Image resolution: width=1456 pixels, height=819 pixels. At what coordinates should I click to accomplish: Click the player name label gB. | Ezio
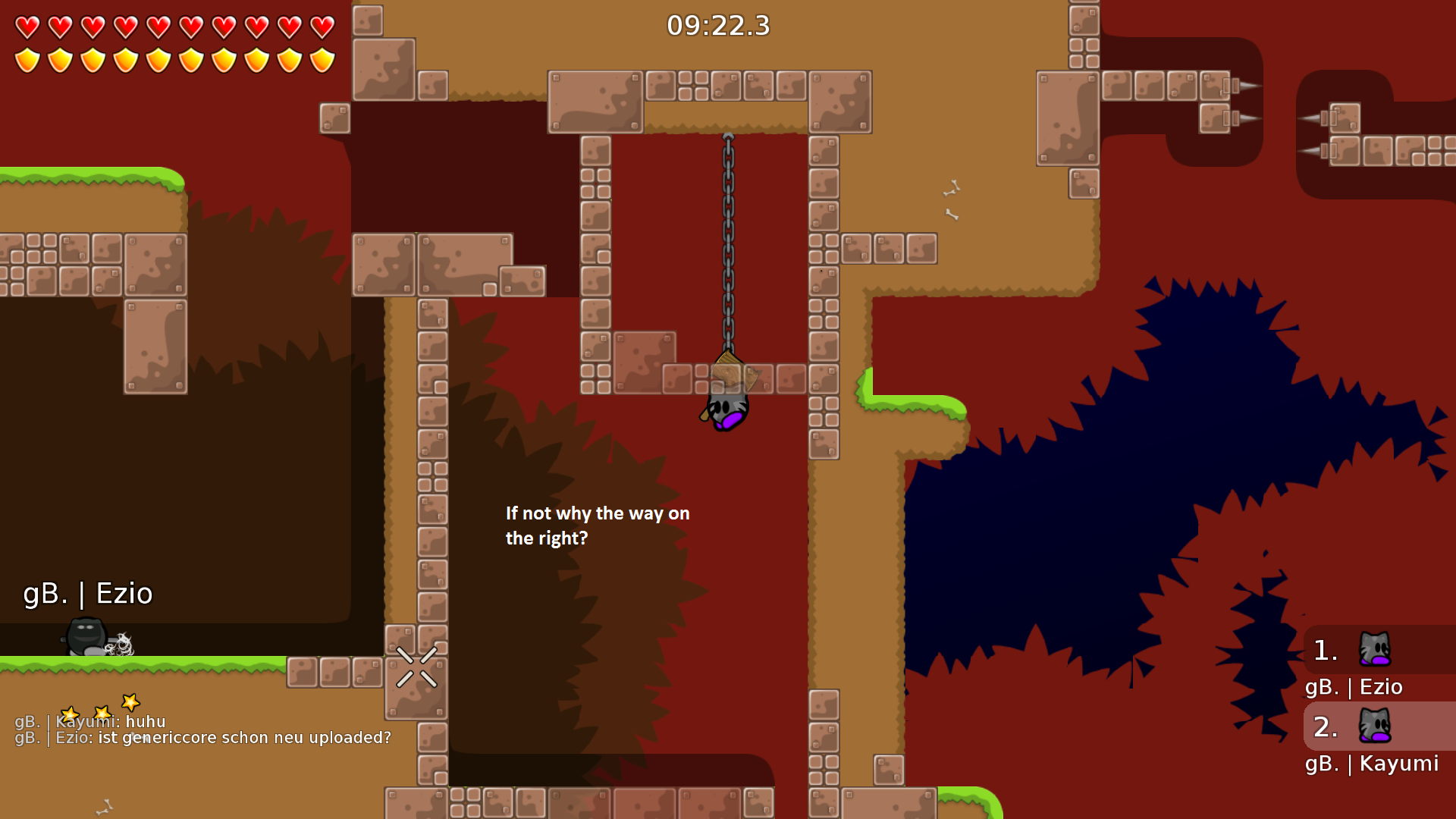[87, 594]
